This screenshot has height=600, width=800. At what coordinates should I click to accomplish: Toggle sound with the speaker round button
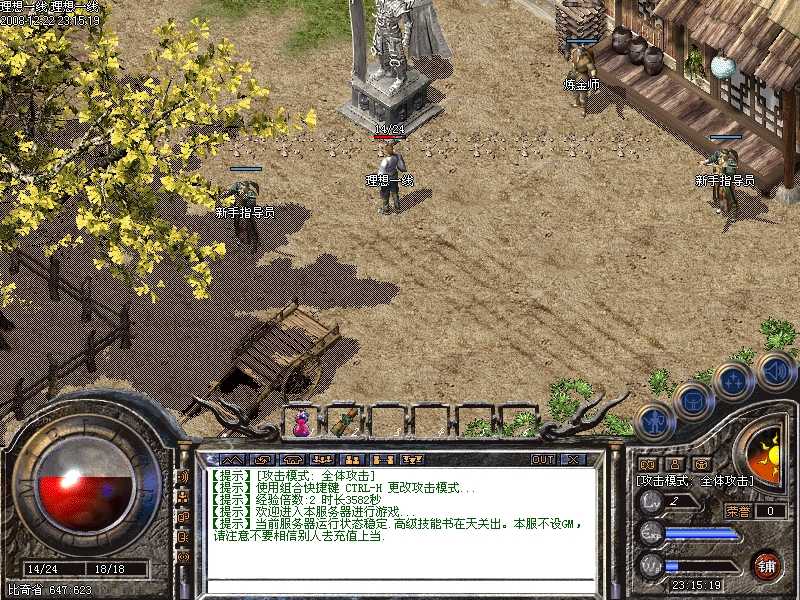coord(775,370)
